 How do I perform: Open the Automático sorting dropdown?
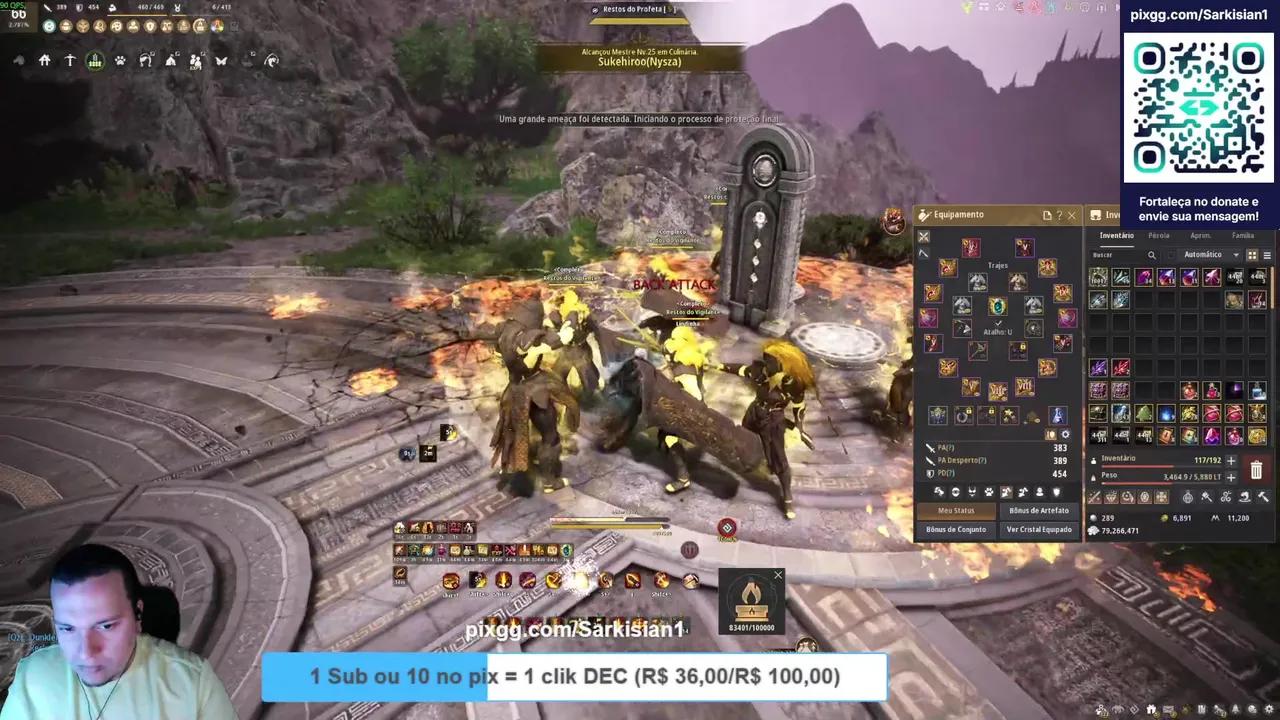pos(1235,255)
